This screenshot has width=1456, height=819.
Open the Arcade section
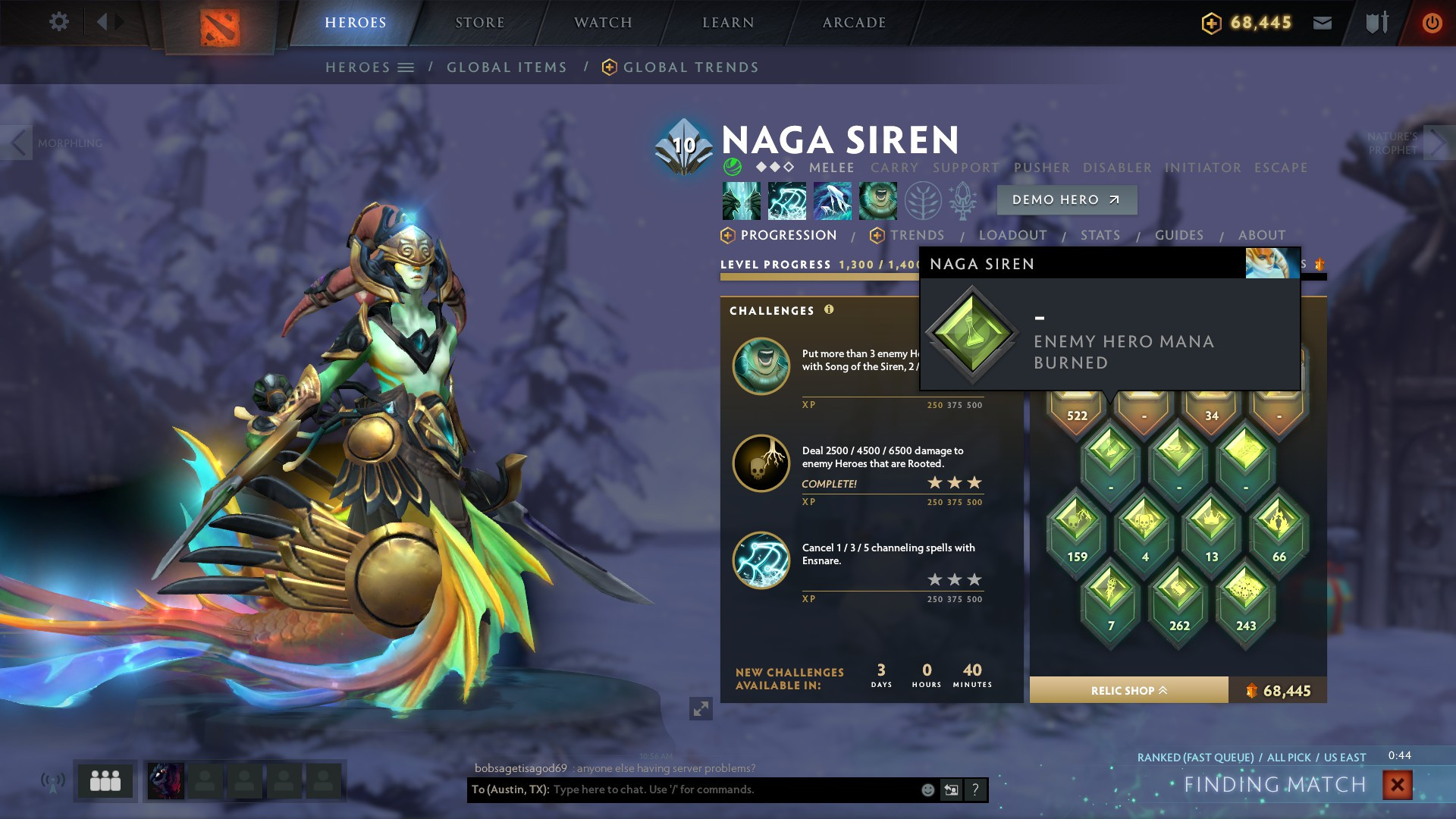tap(854, 23)
